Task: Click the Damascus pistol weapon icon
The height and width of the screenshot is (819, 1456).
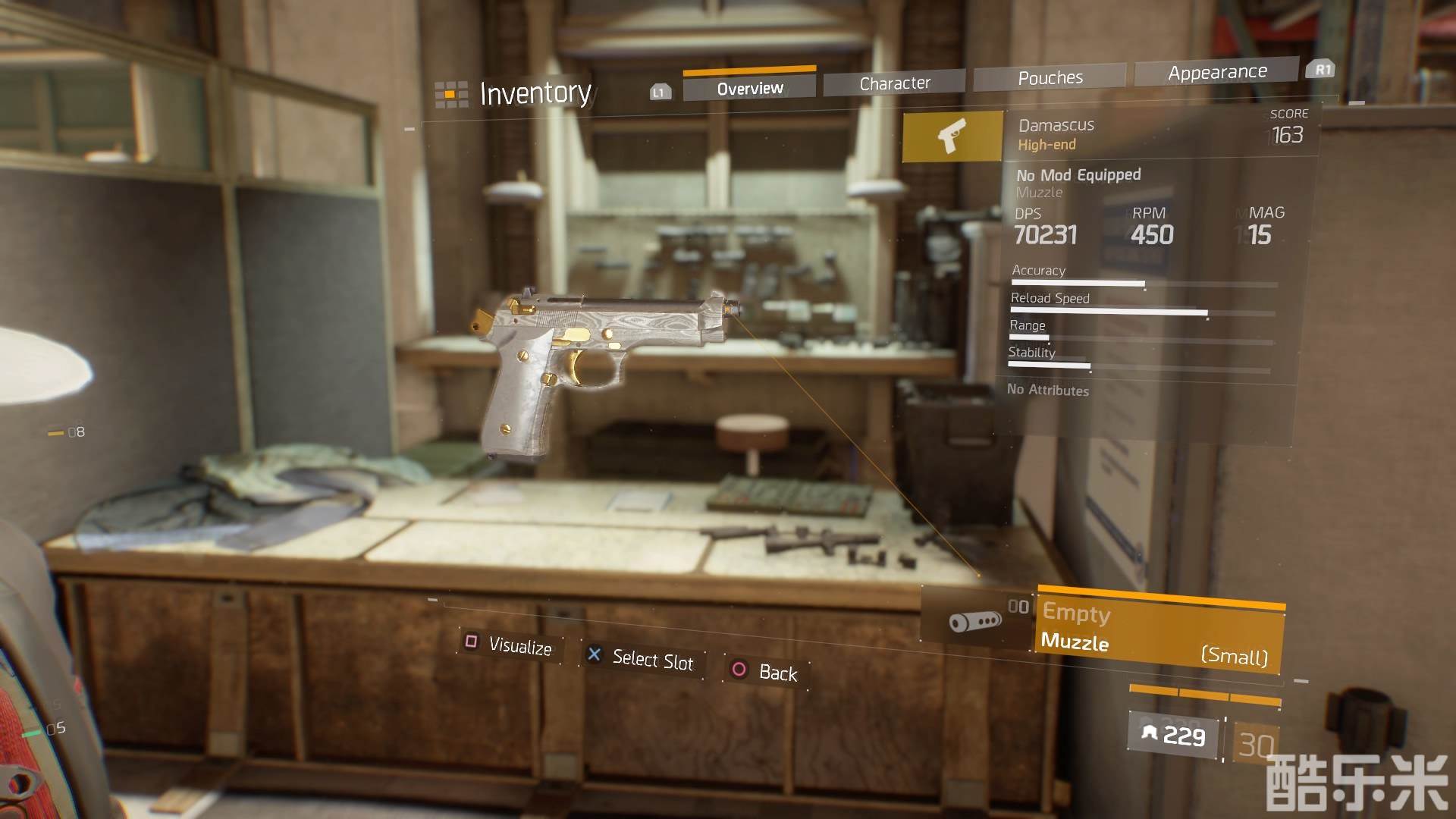Action: [x=952, y=136]
